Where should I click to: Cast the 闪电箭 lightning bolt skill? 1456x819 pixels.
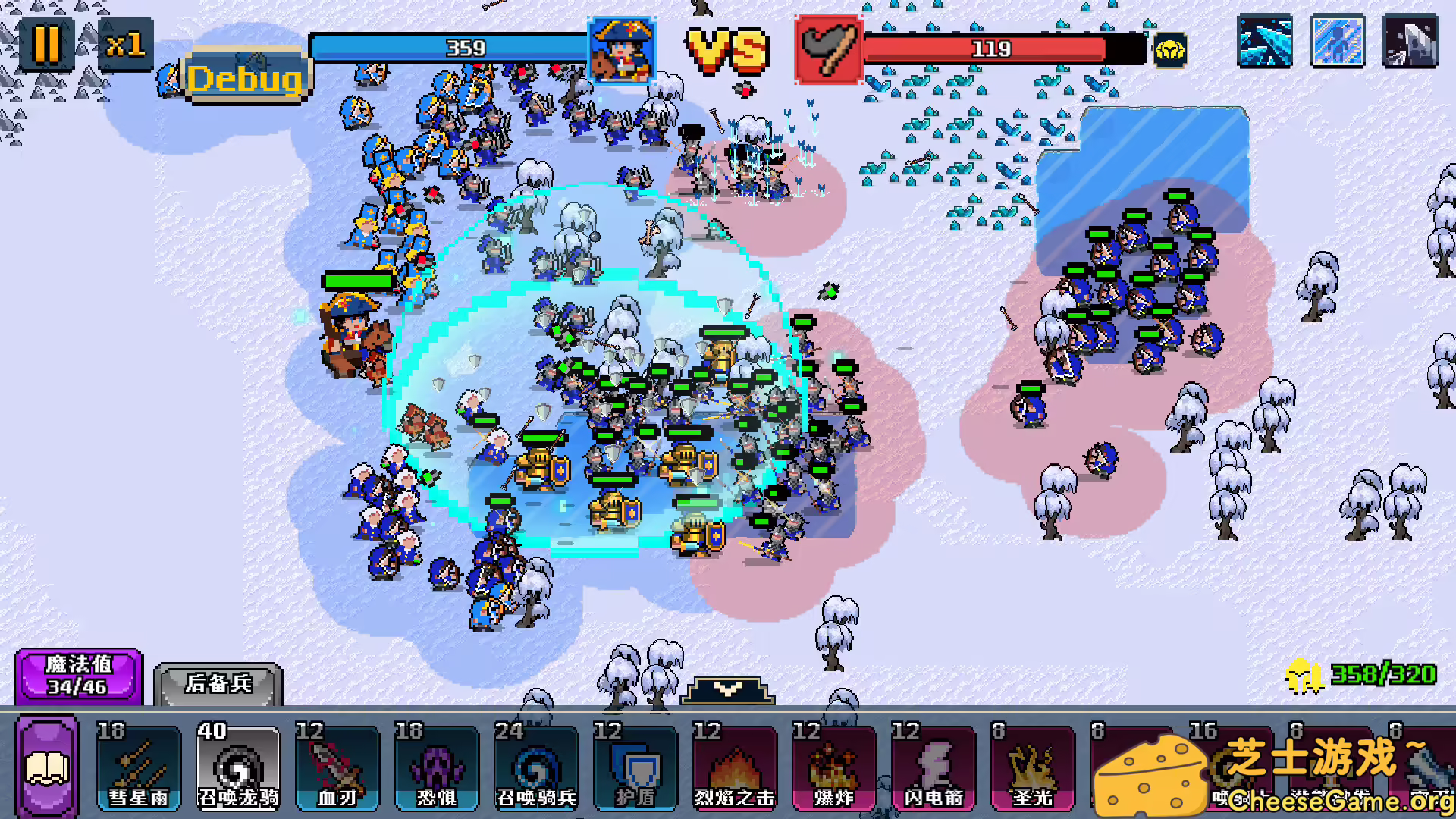(x=934, y=766)
